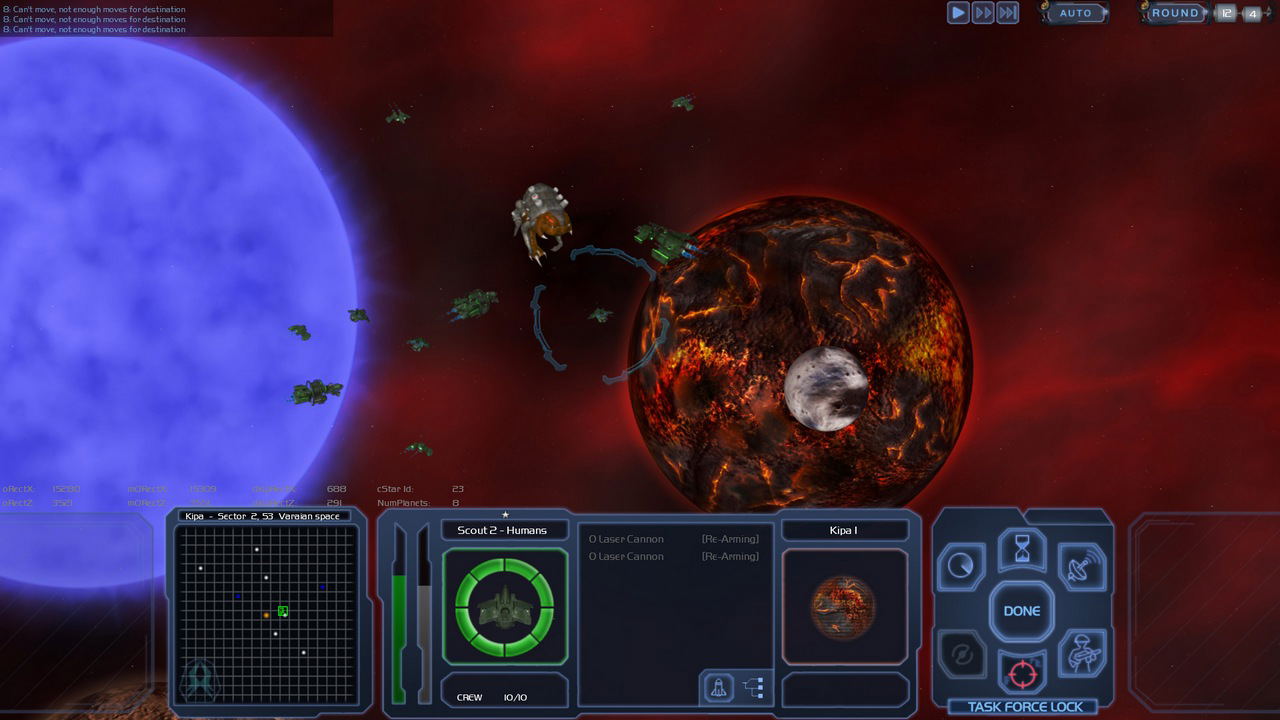Toggle TASK FORCE LOCK
This screenshot has height=720, width=1280.
pos(1024,707)
